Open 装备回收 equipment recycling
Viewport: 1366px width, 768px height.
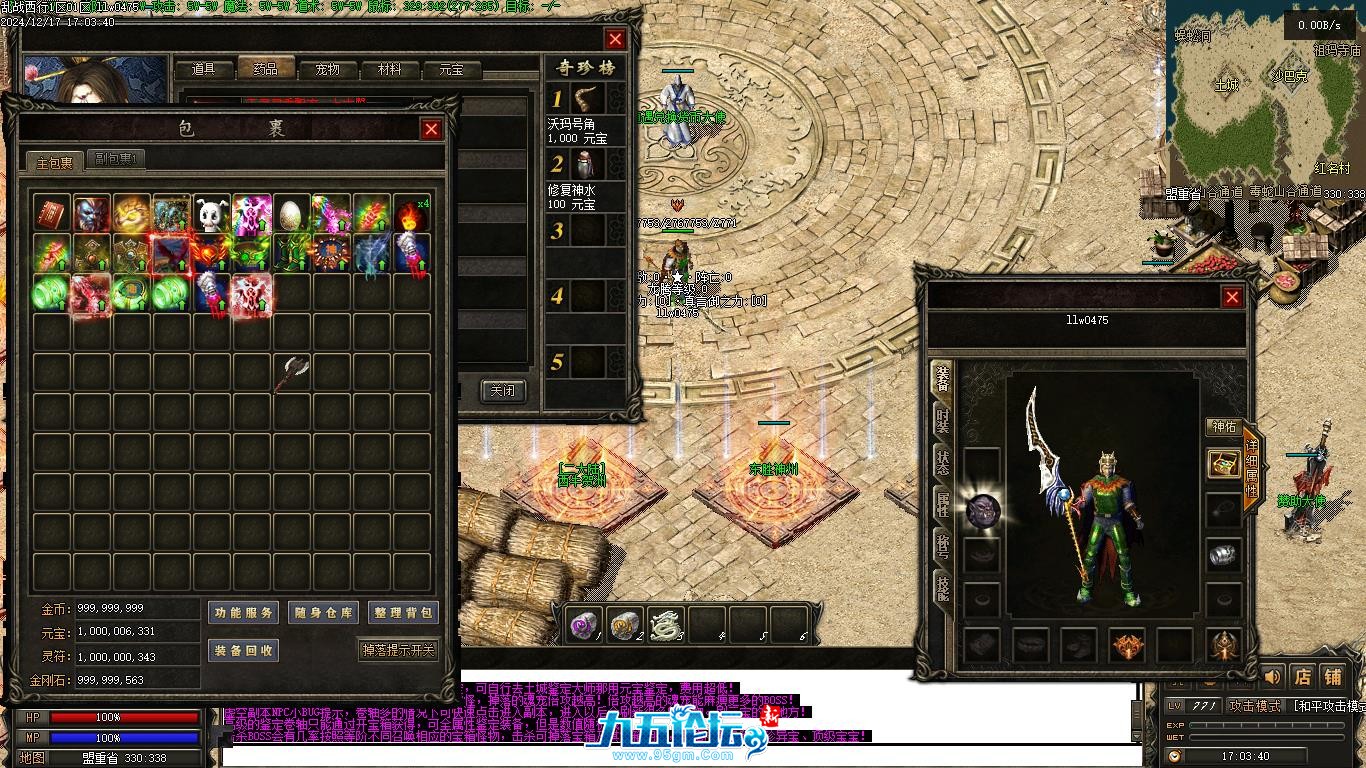243,650
